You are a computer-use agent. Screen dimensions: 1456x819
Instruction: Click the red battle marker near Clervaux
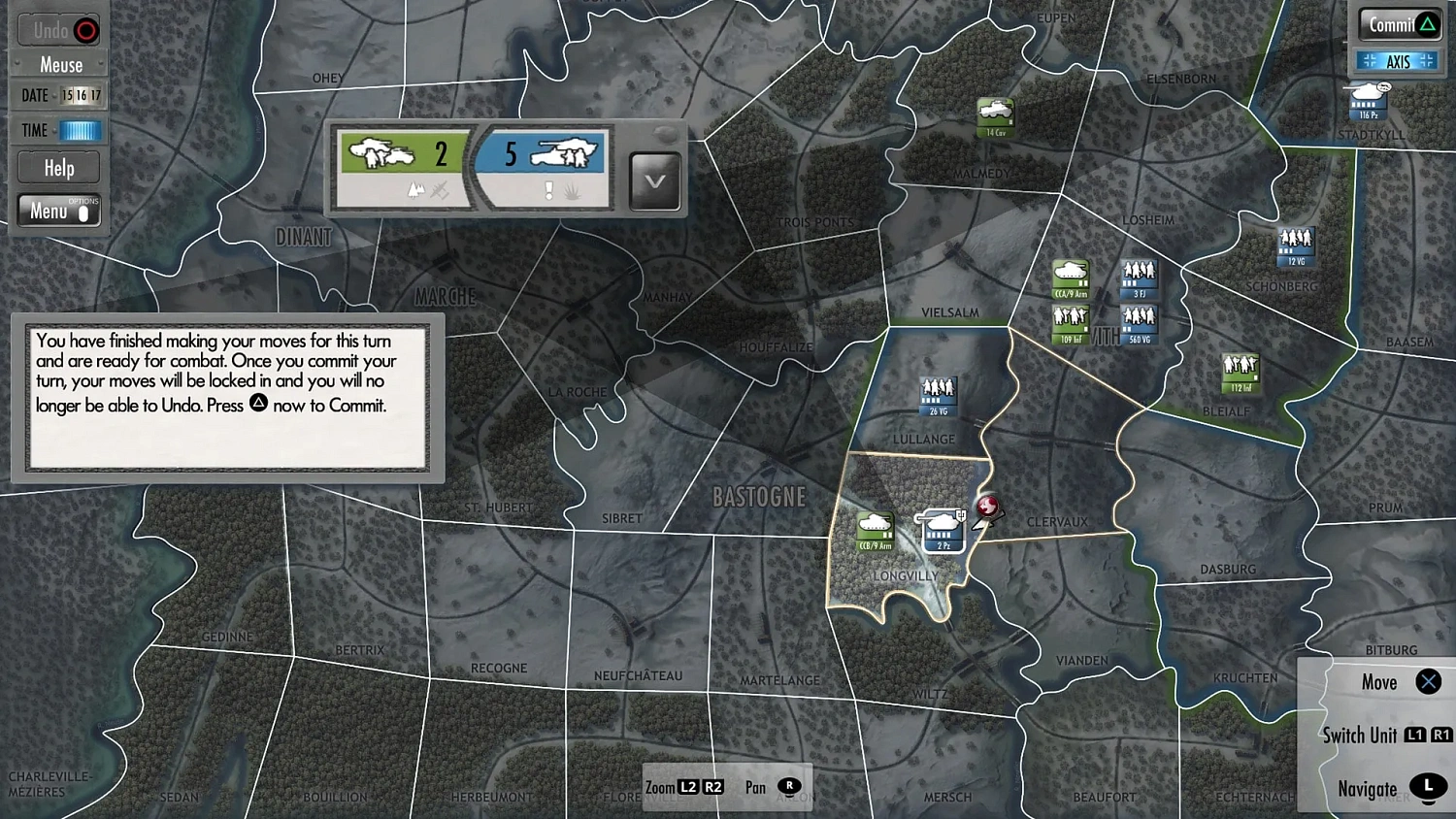988,508
